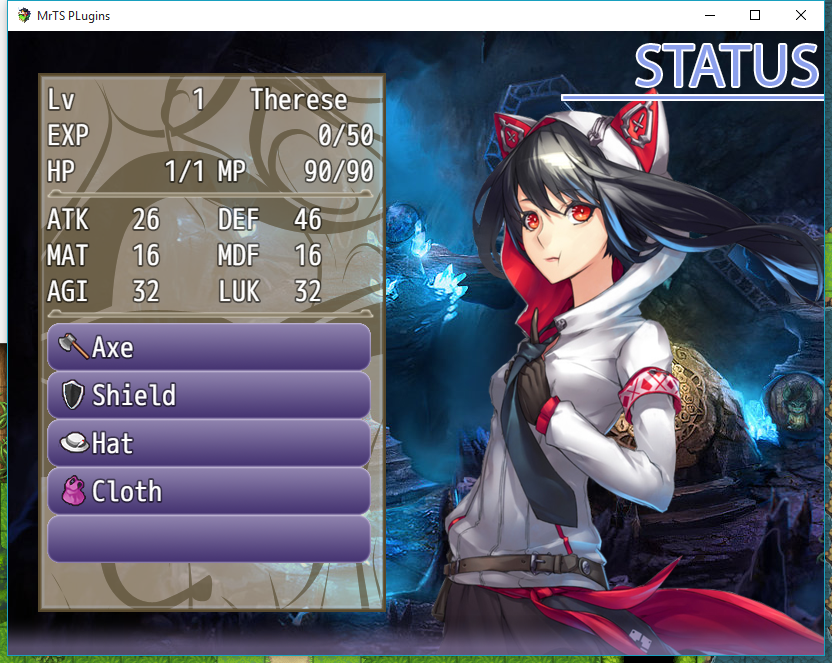Select the Cloth armor slot
832x663 pixels.
point(208,491)
